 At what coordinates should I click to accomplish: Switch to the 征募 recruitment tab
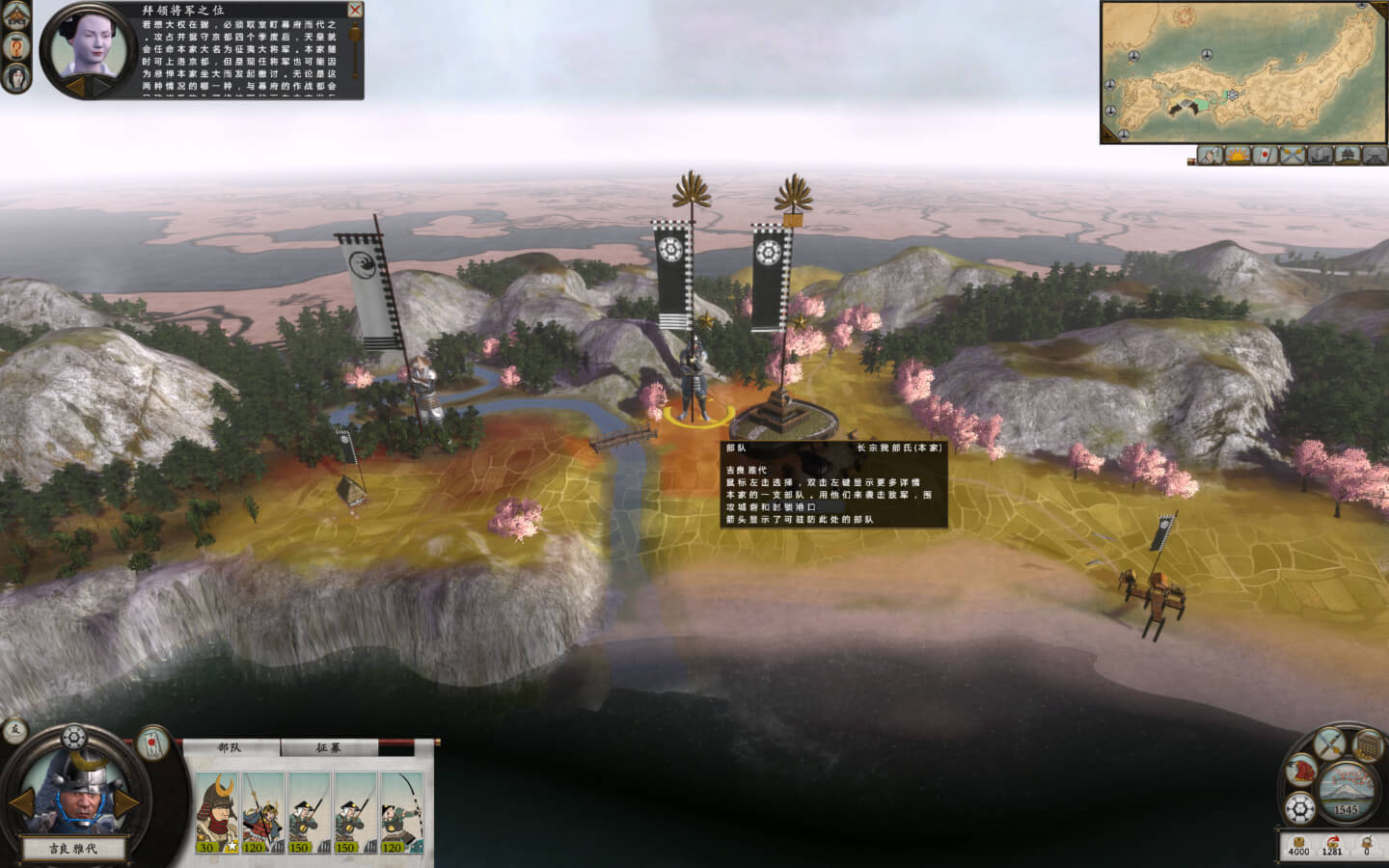pos(329,747)
